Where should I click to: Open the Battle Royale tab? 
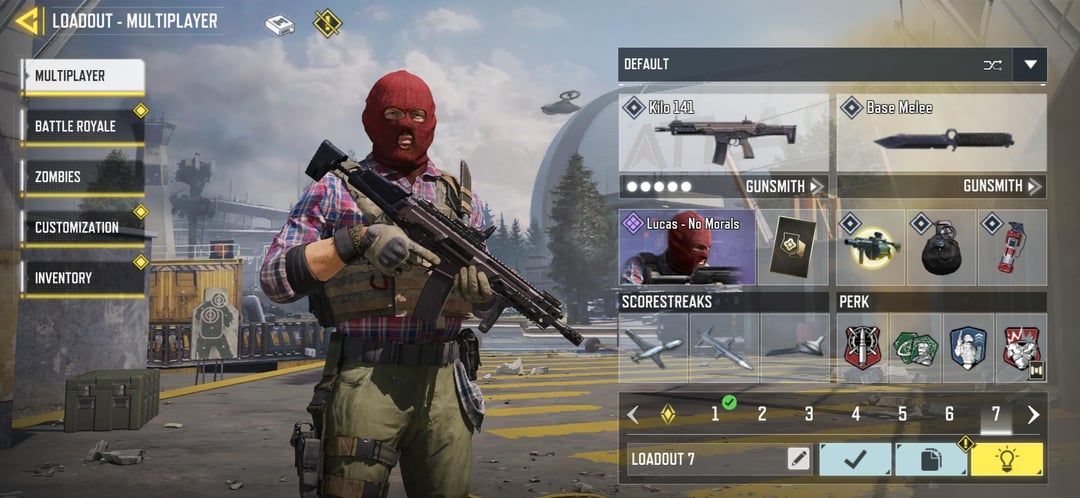pyautogui.click(x=84, y=127)
